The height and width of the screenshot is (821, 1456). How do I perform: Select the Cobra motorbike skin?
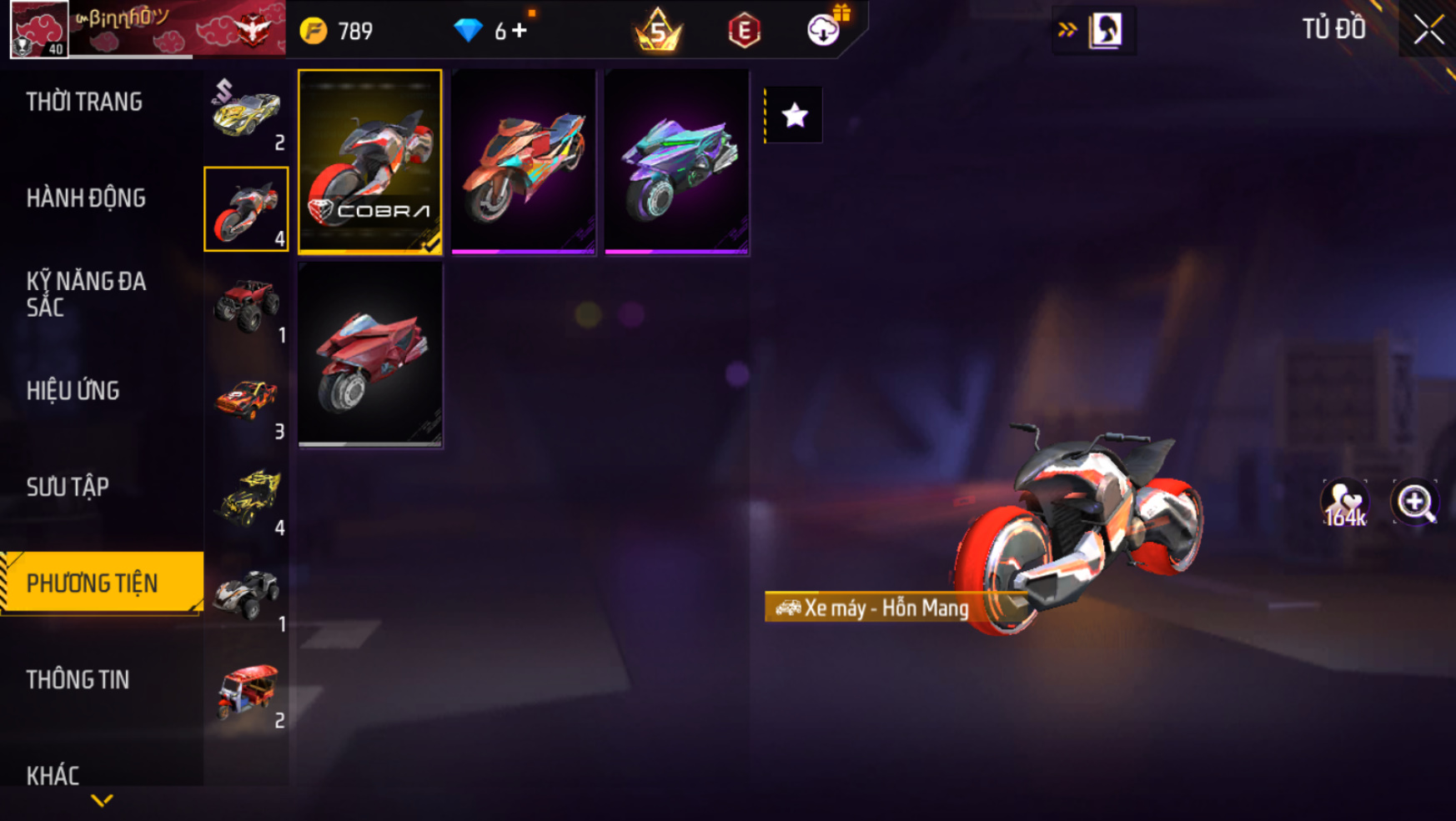370,162
